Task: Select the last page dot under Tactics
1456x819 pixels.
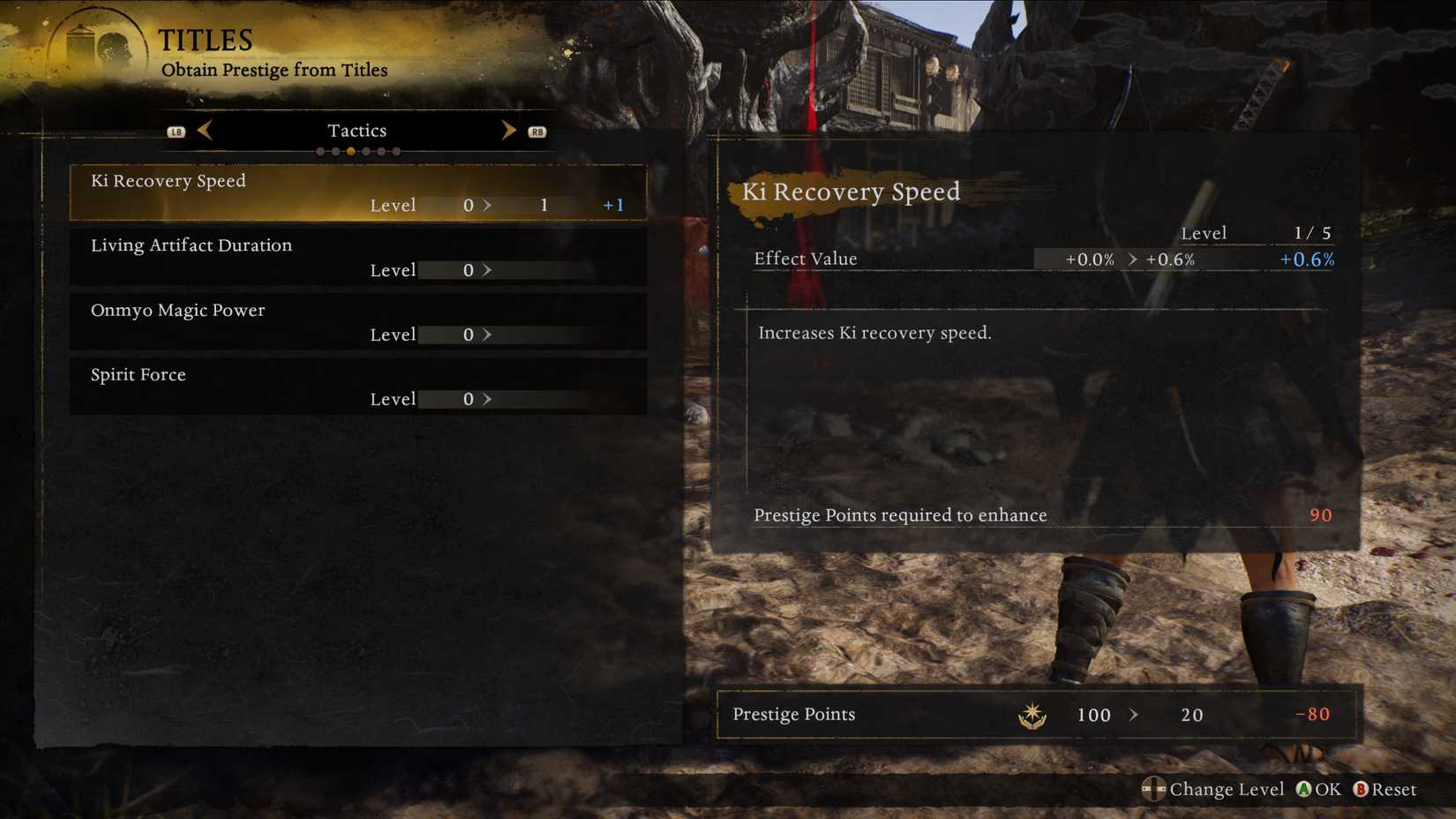Action: (395, 151)
